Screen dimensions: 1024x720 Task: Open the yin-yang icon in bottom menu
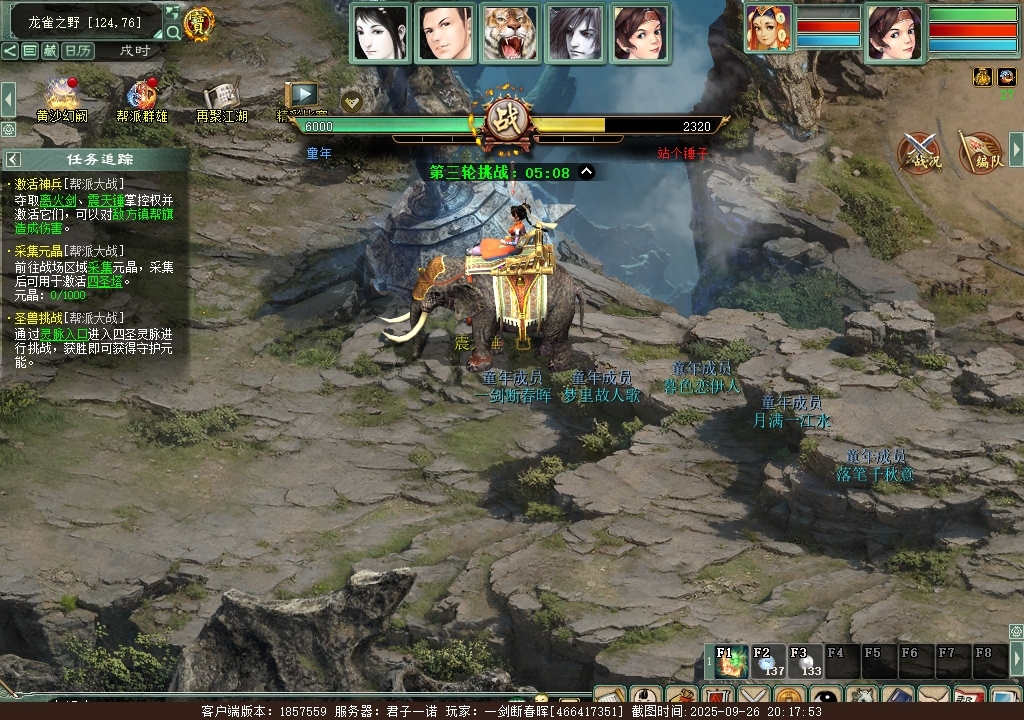(826, 698)
